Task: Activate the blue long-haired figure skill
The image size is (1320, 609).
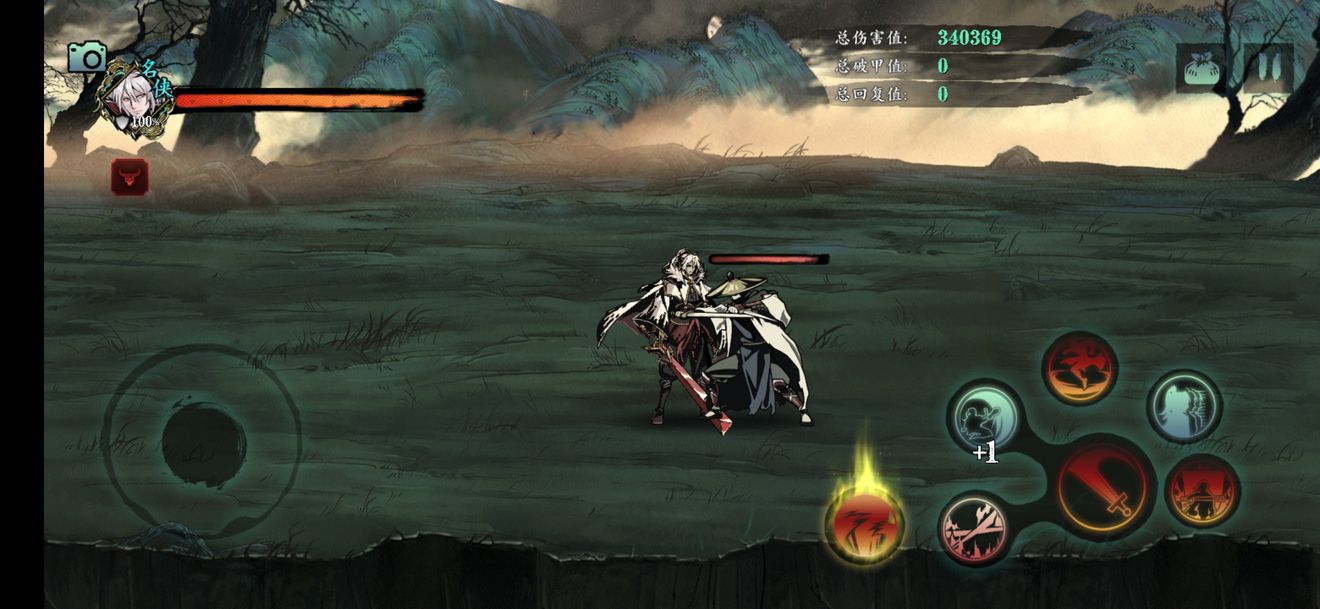Action: coord(1184,406)
